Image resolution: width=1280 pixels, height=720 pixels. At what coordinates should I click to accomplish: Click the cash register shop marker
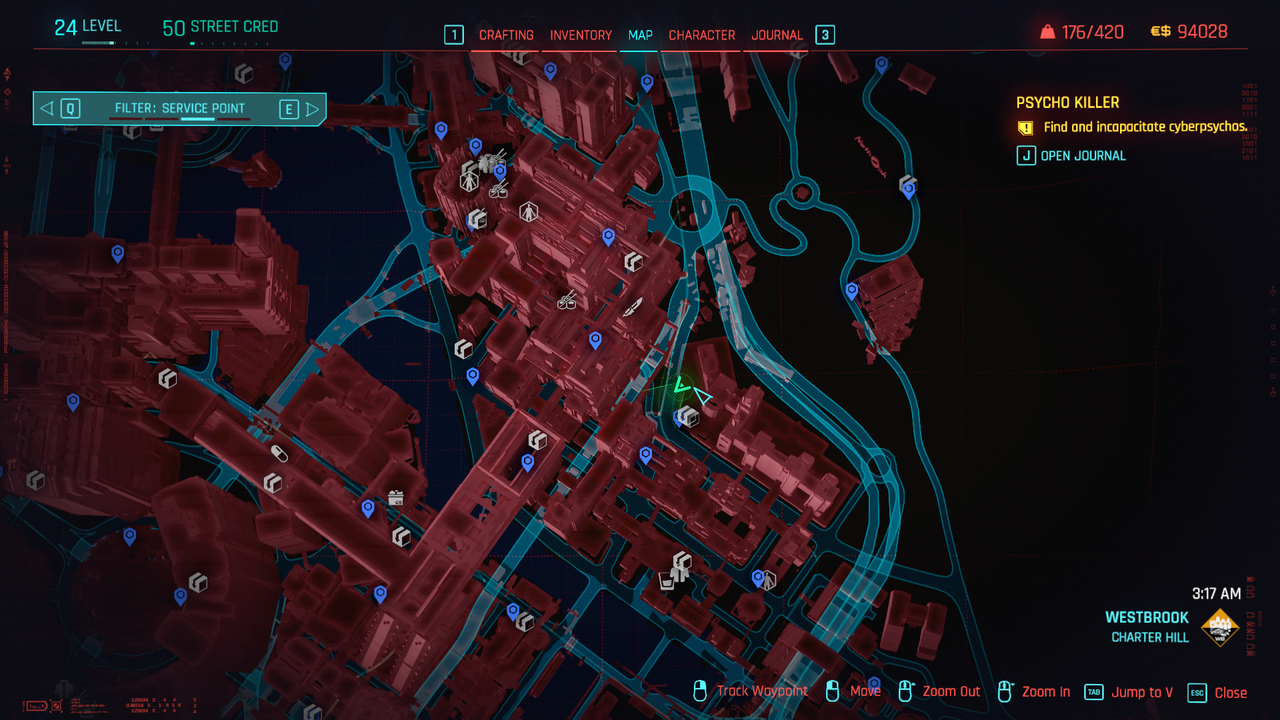click(396, 497)
